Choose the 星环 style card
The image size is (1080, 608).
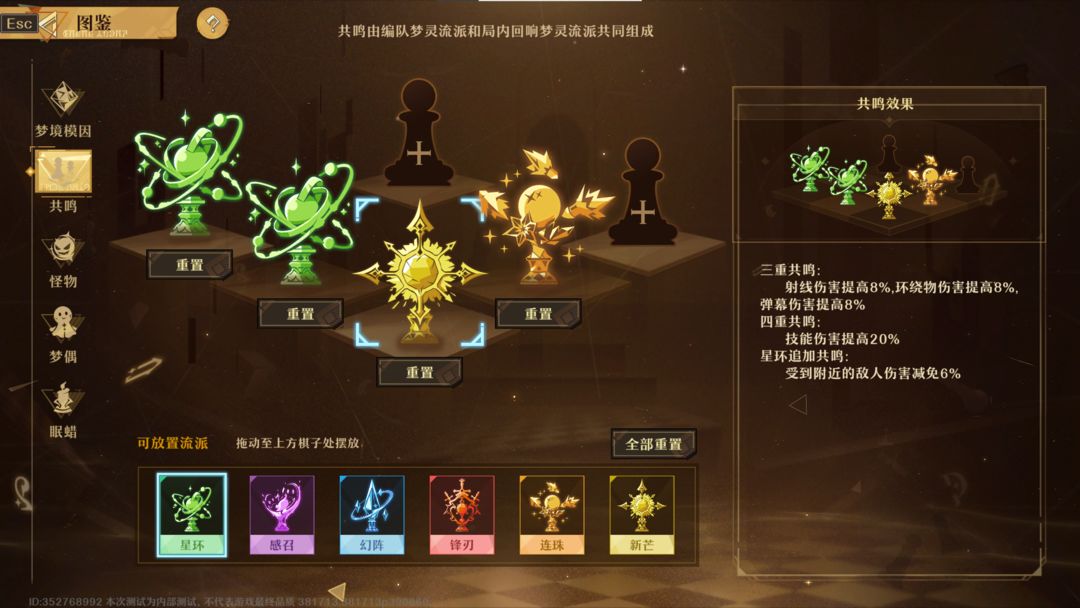[x=191, y=514]
